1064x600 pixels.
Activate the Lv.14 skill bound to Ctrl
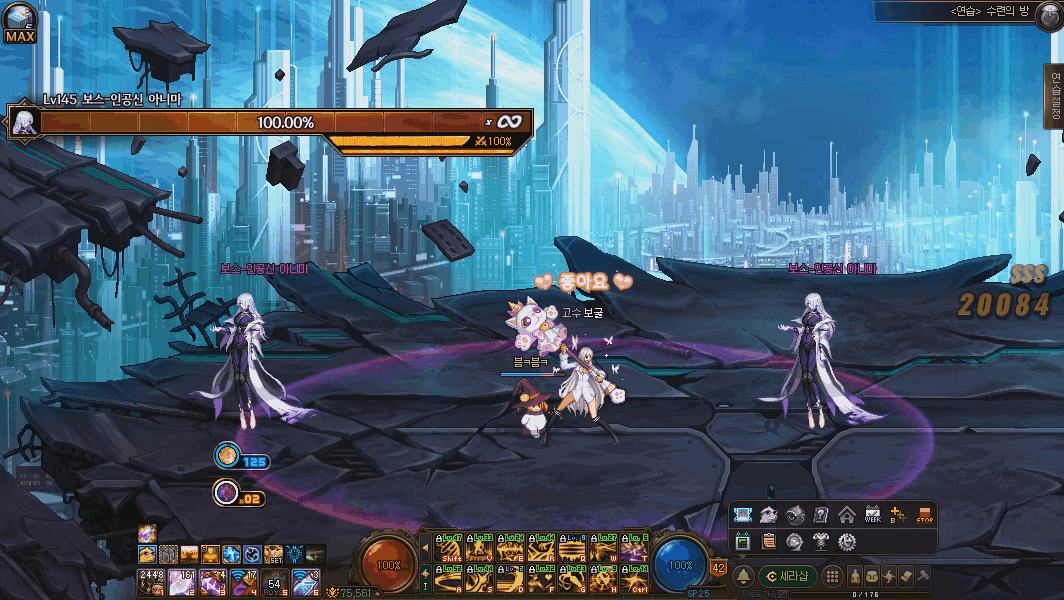click(634, 579)
